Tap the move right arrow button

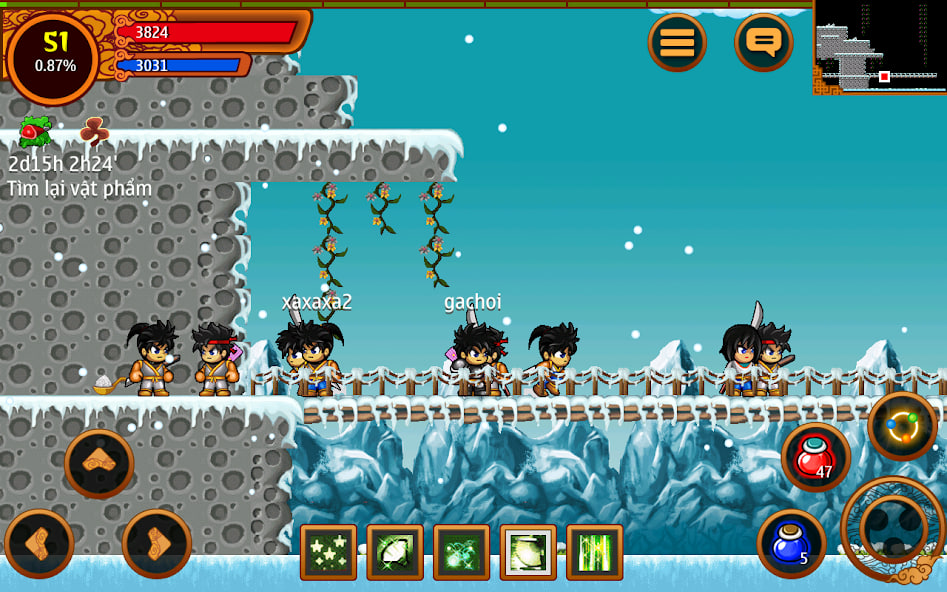pyautogui.click(x=157, y=543)
